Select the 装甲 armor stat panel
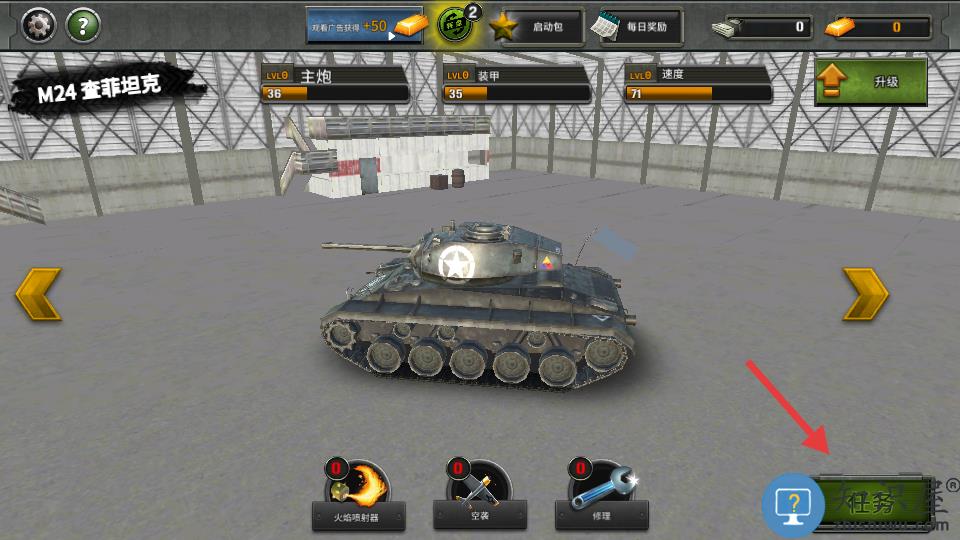The image size is (960, 540). (x=516, y=84)
